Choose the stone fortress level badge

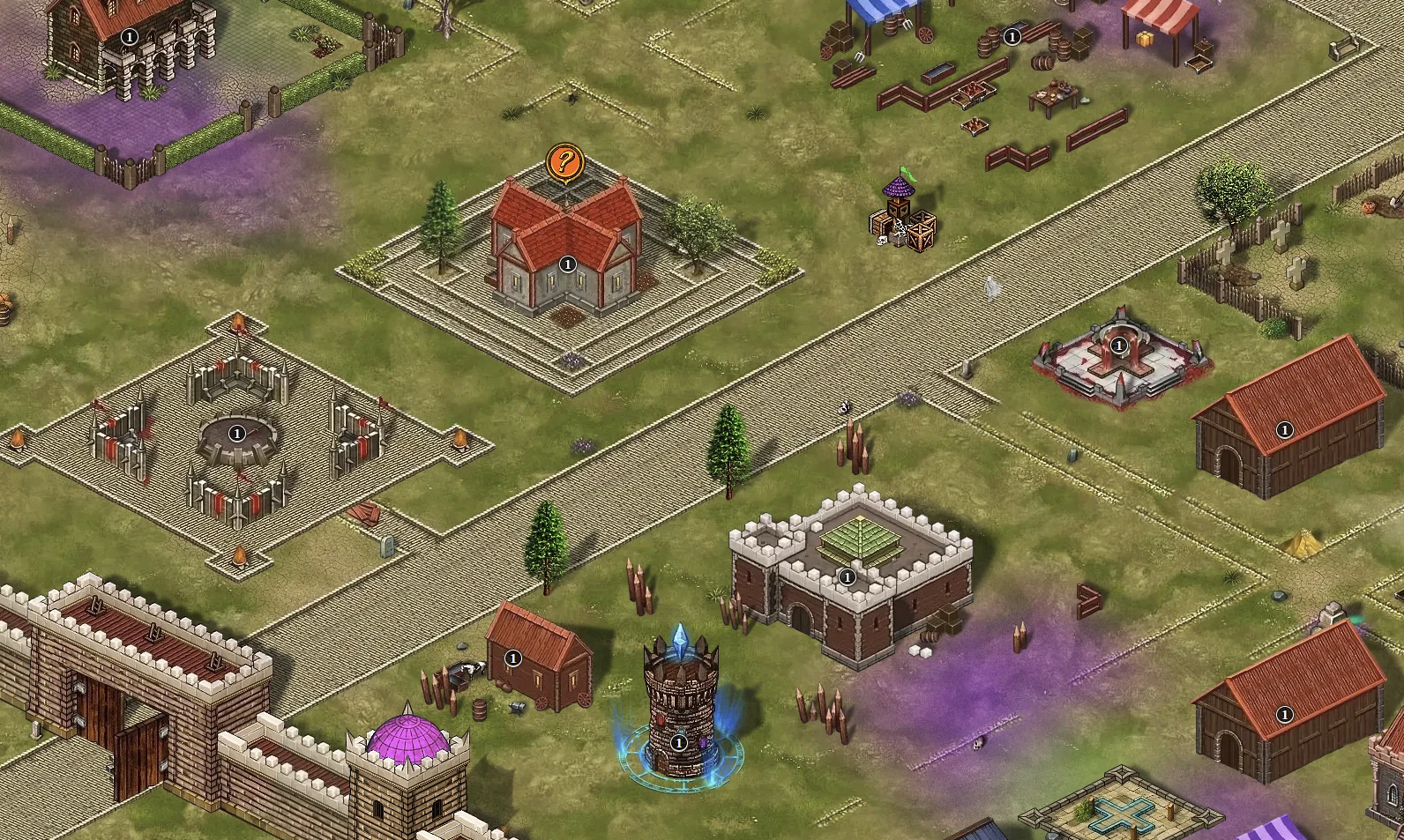(x=847, y=577)
